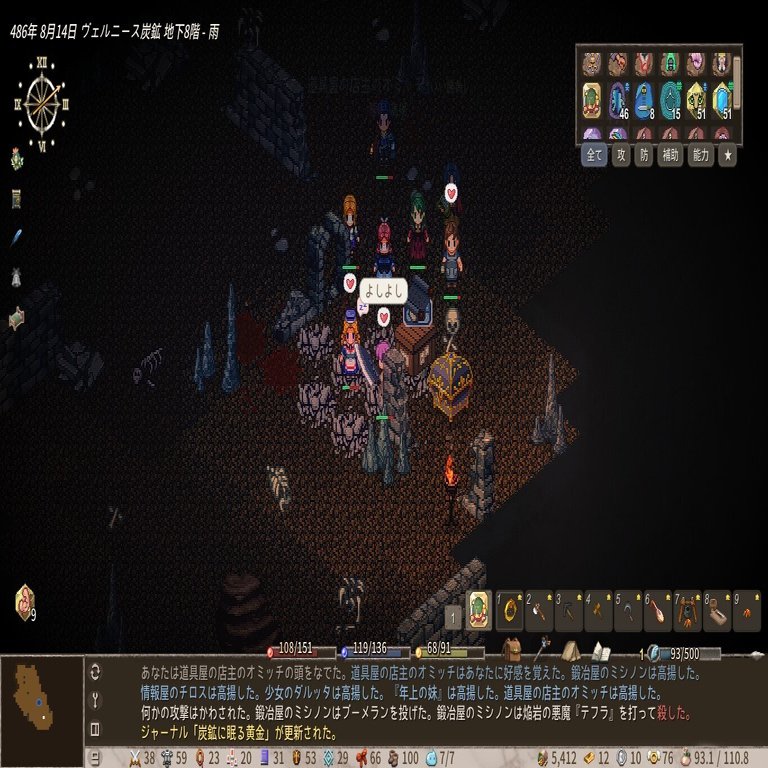Select the 全て (all) ability filter tab
This screenshot has width=768, height=768.
coord(594,156)
